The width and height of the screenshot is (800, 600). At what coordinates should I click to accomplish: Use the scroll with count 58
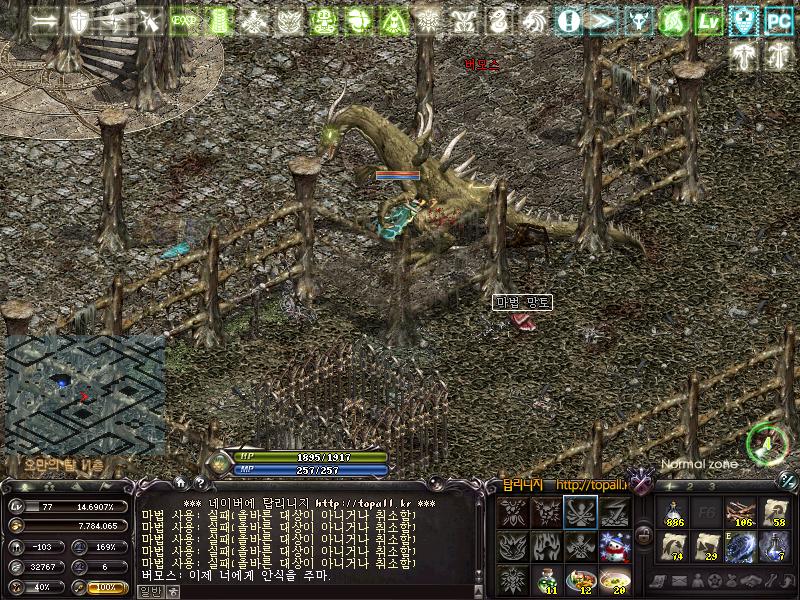click(x=775, y=512)
